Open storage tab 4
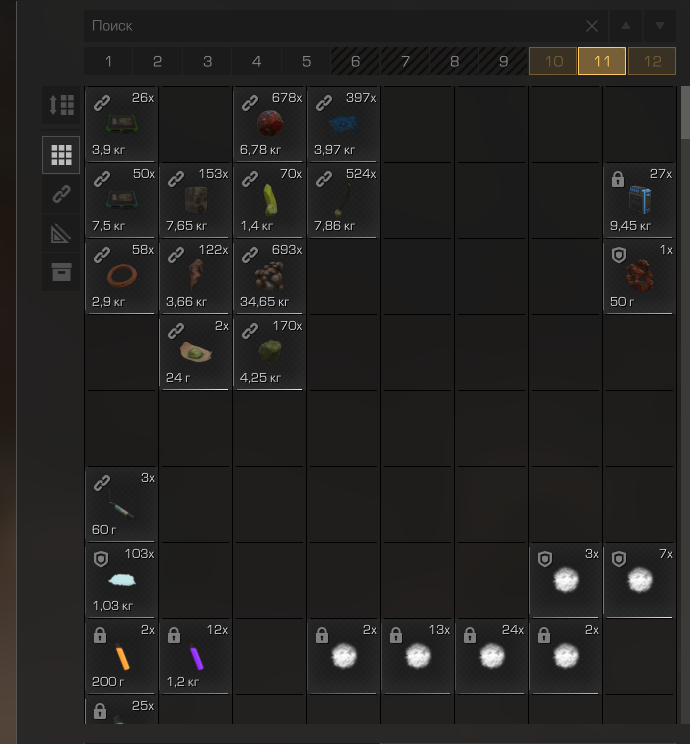The height and width of the screenshot is (744, 690). [x=256, y=61]
